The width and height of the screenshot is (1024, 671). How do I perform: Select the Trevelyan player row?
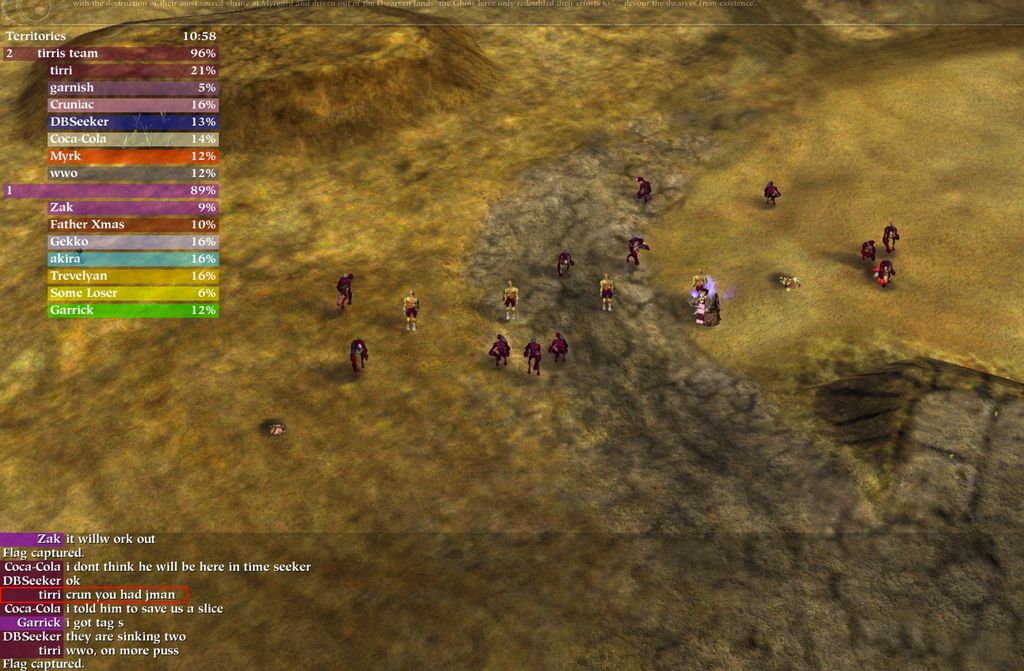point(132,275)
